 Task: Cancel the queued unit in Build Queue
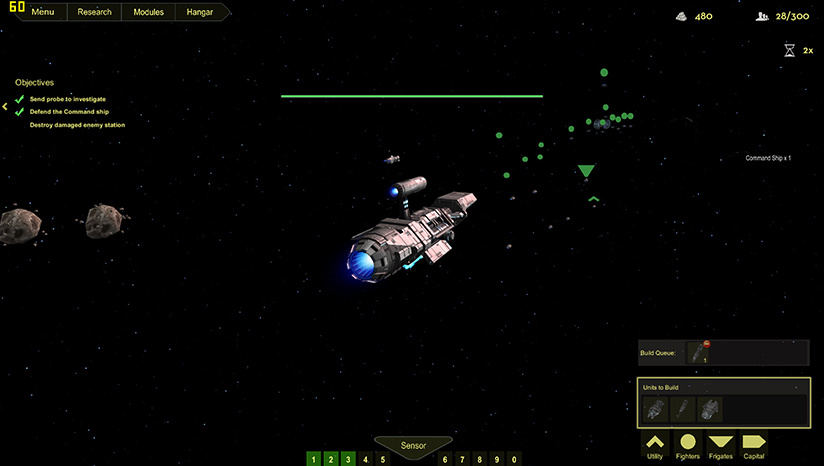(x=708, y=342)
